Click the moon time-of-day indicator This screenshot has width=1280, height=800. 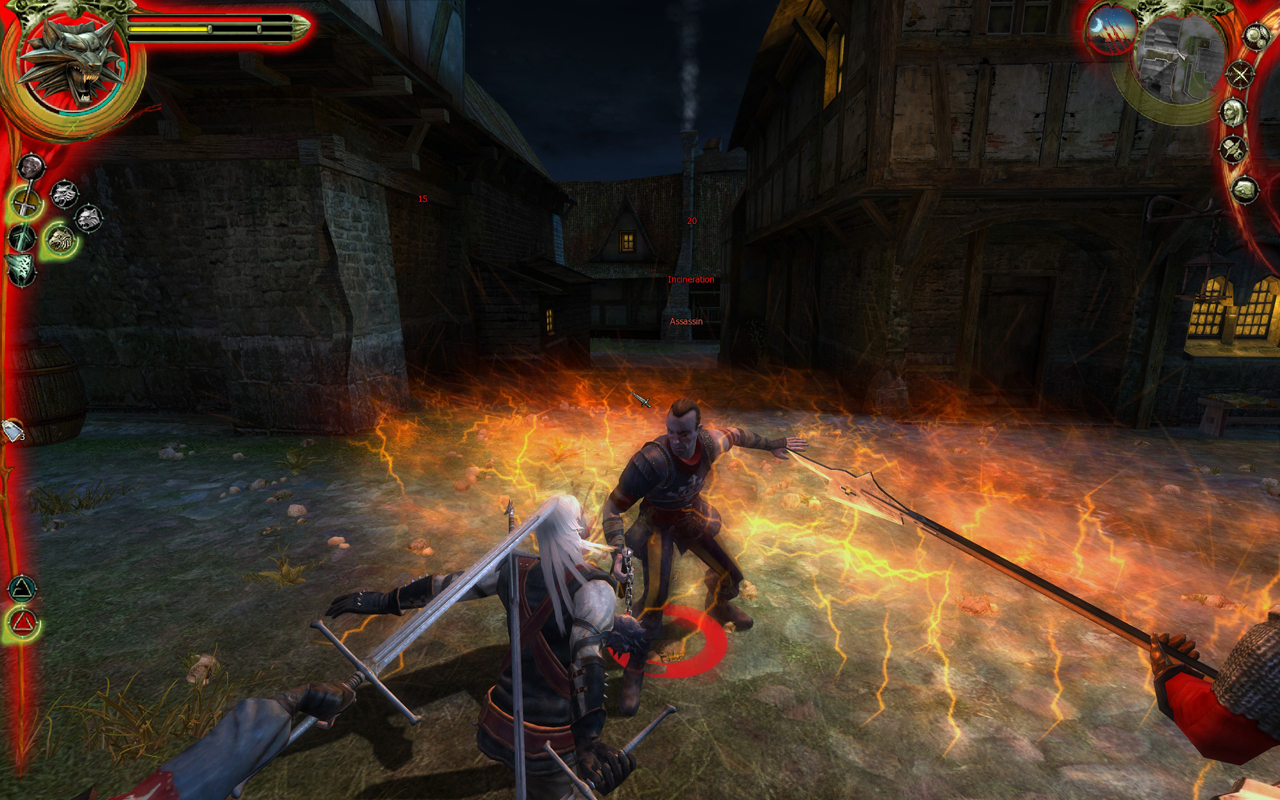click(1110, 28)
